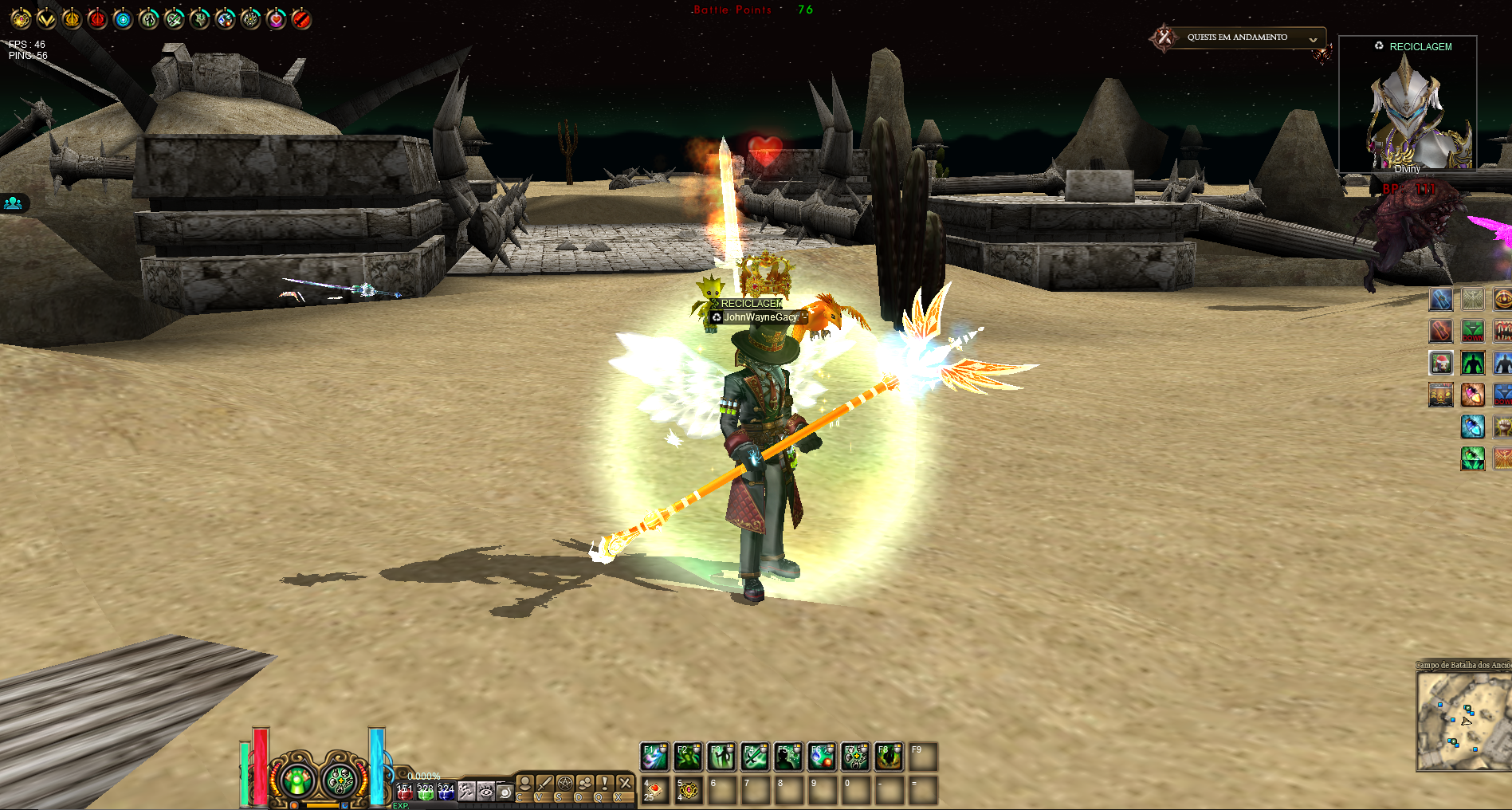
Task: Use the item in hotbar slot 4
Action: coord(654,791)
